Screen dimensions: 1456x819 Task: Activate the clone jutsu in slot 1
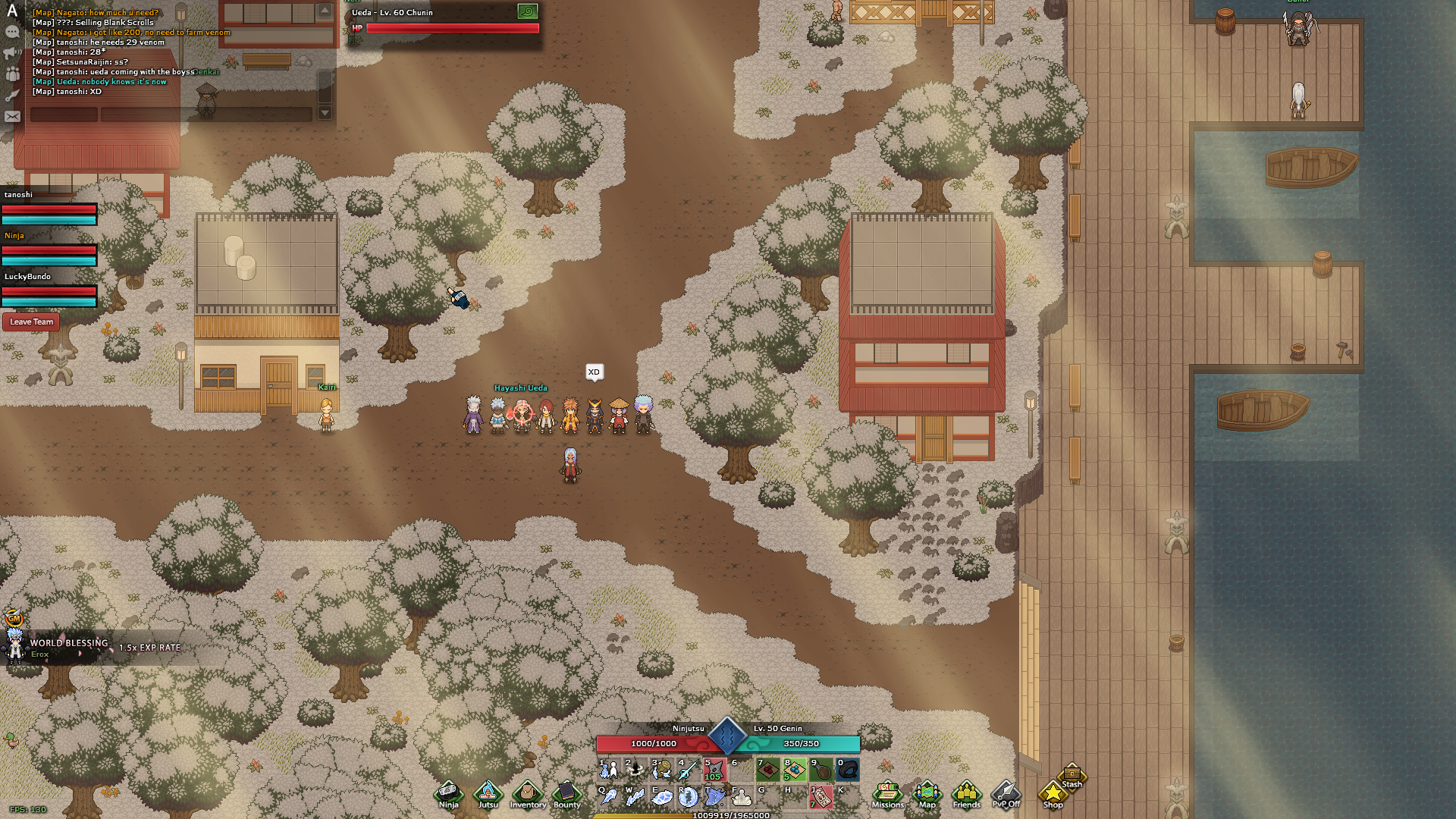[x=608, y=770]
